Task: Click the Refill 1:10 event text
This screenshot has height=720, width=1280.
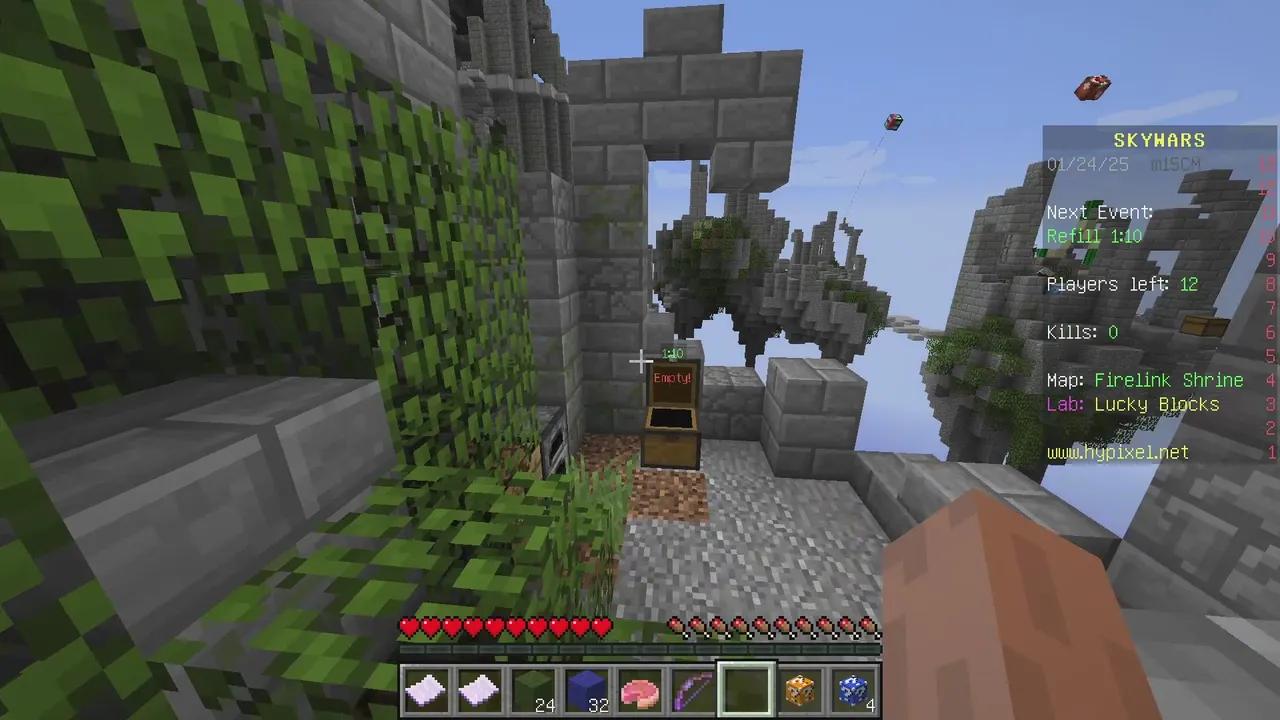Action: [x=1094, y=236]
